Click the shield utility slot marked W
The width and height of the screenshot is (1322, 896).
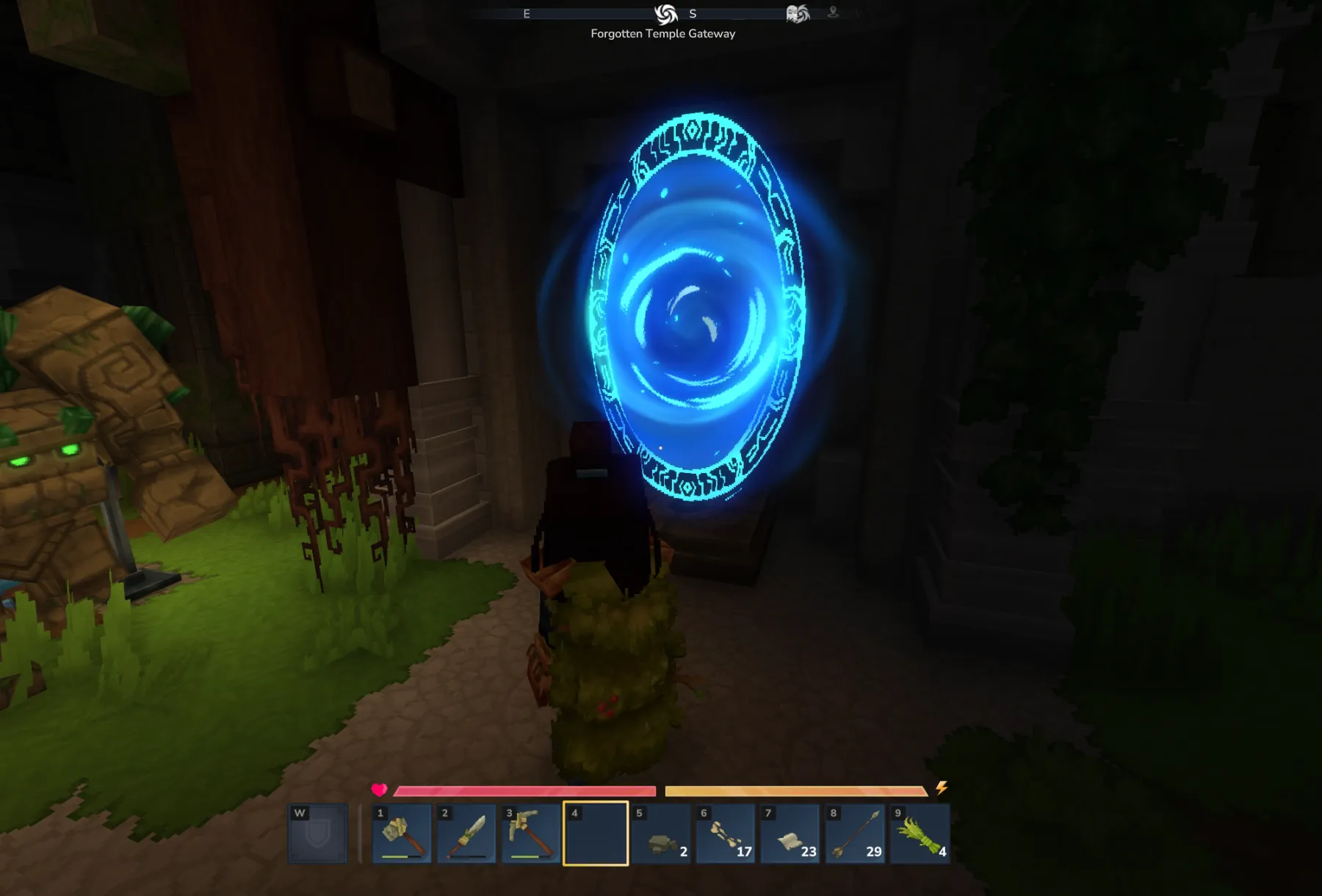click(317, 834)
